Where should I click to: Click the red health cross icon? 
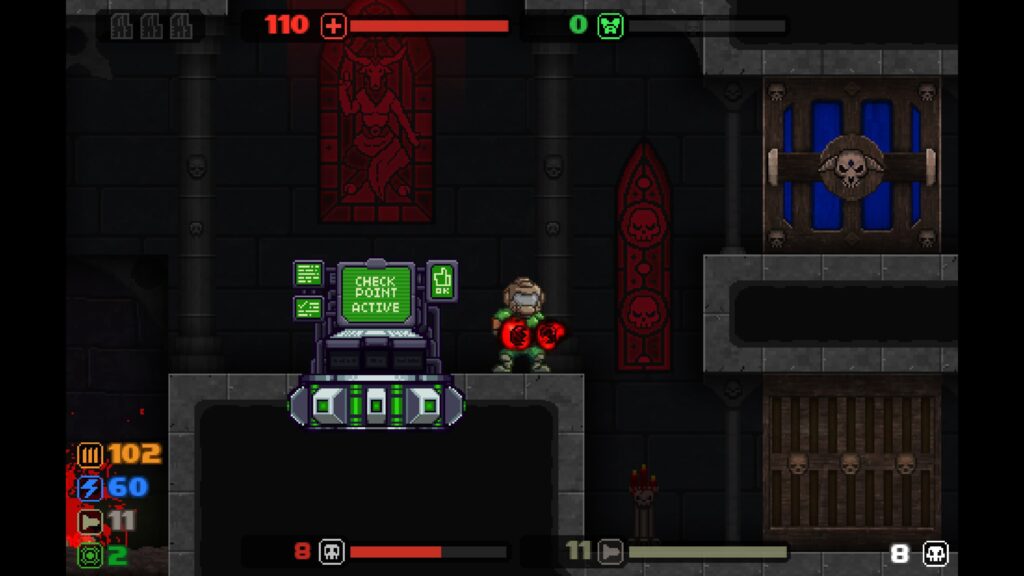point(333,26)
